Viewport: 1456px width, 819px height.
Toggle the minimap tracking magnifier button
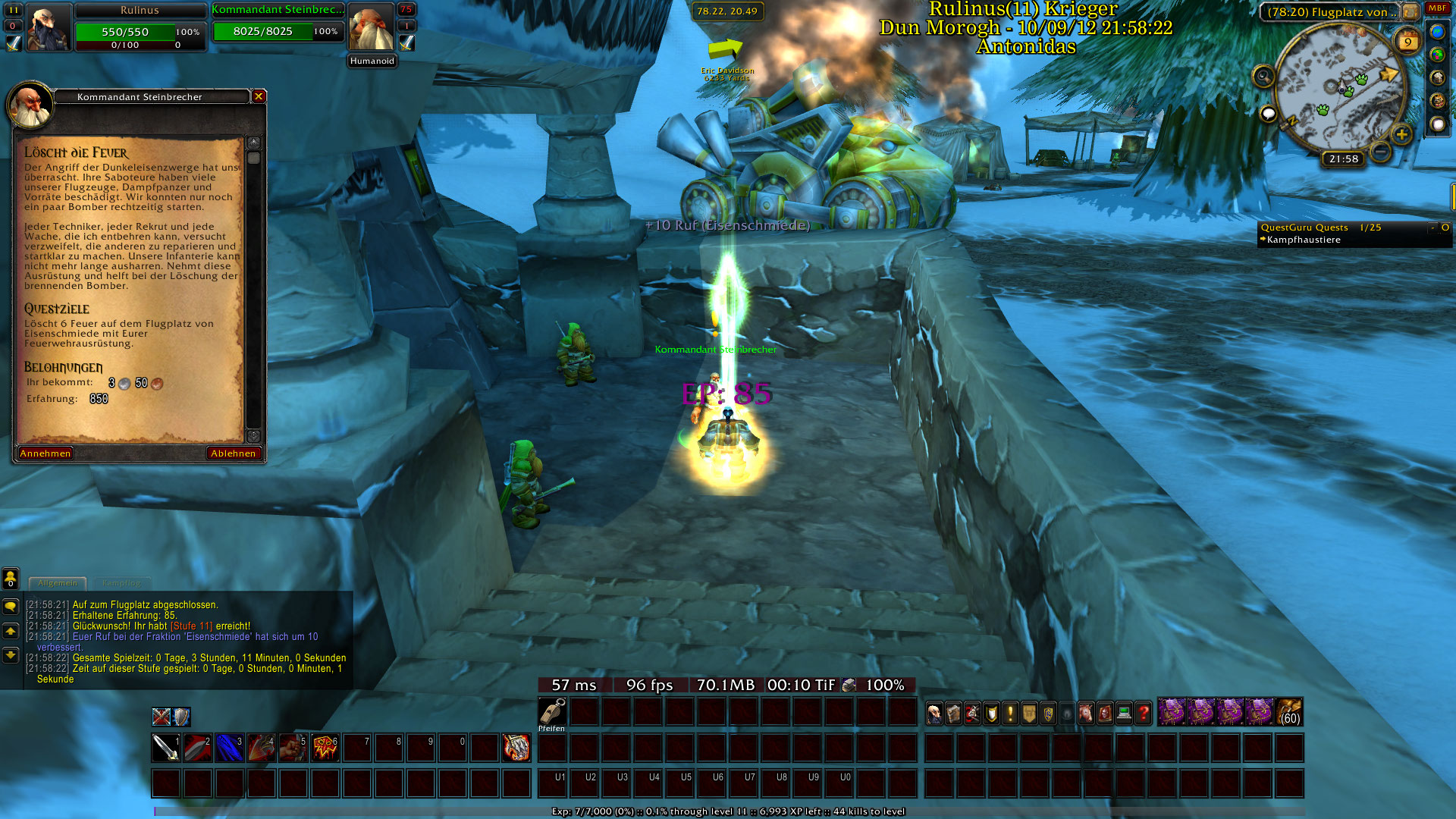pos(1263,77)
